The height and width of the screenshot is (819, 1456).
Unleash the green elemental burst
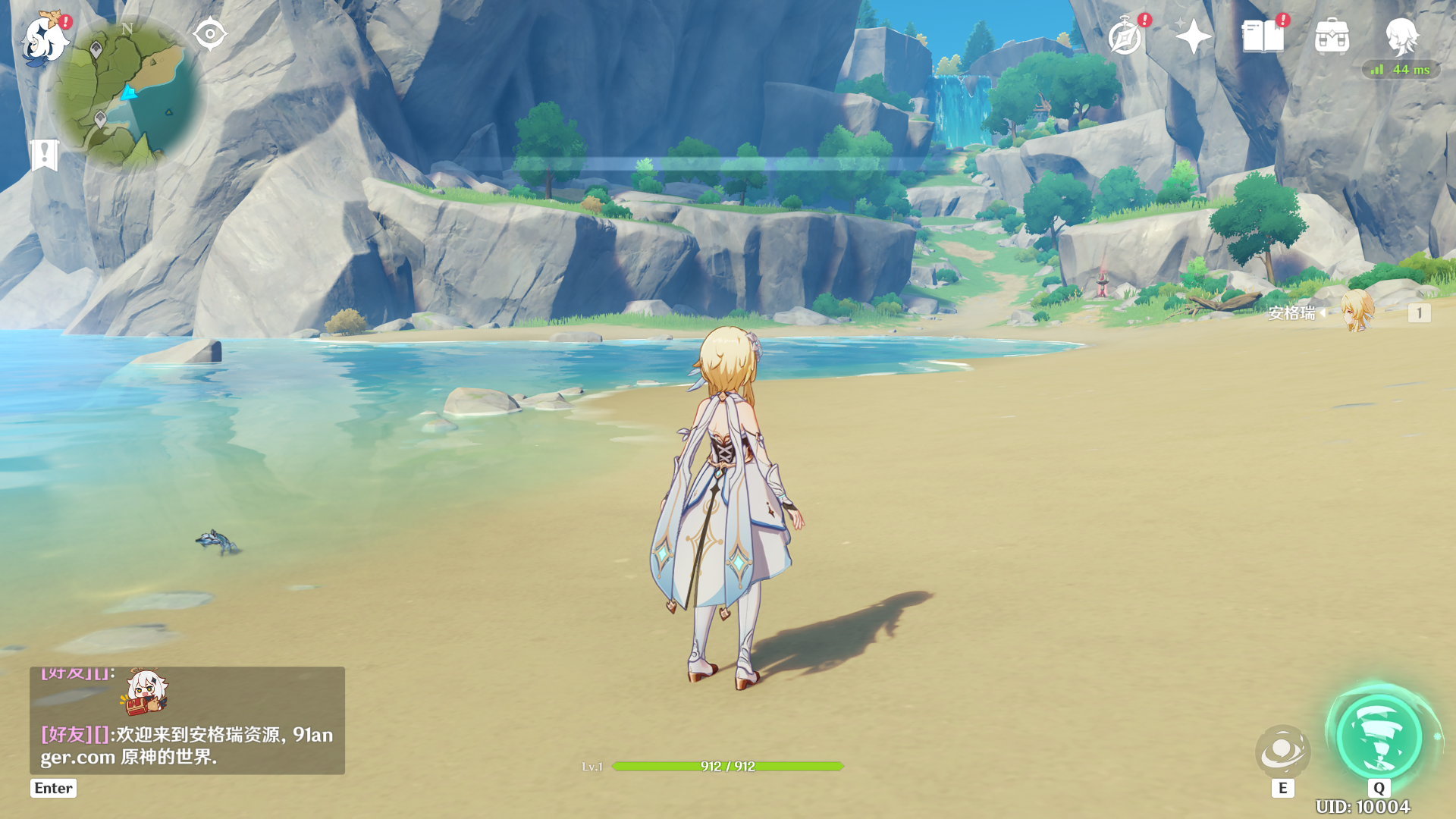[x=1379, y=737]
